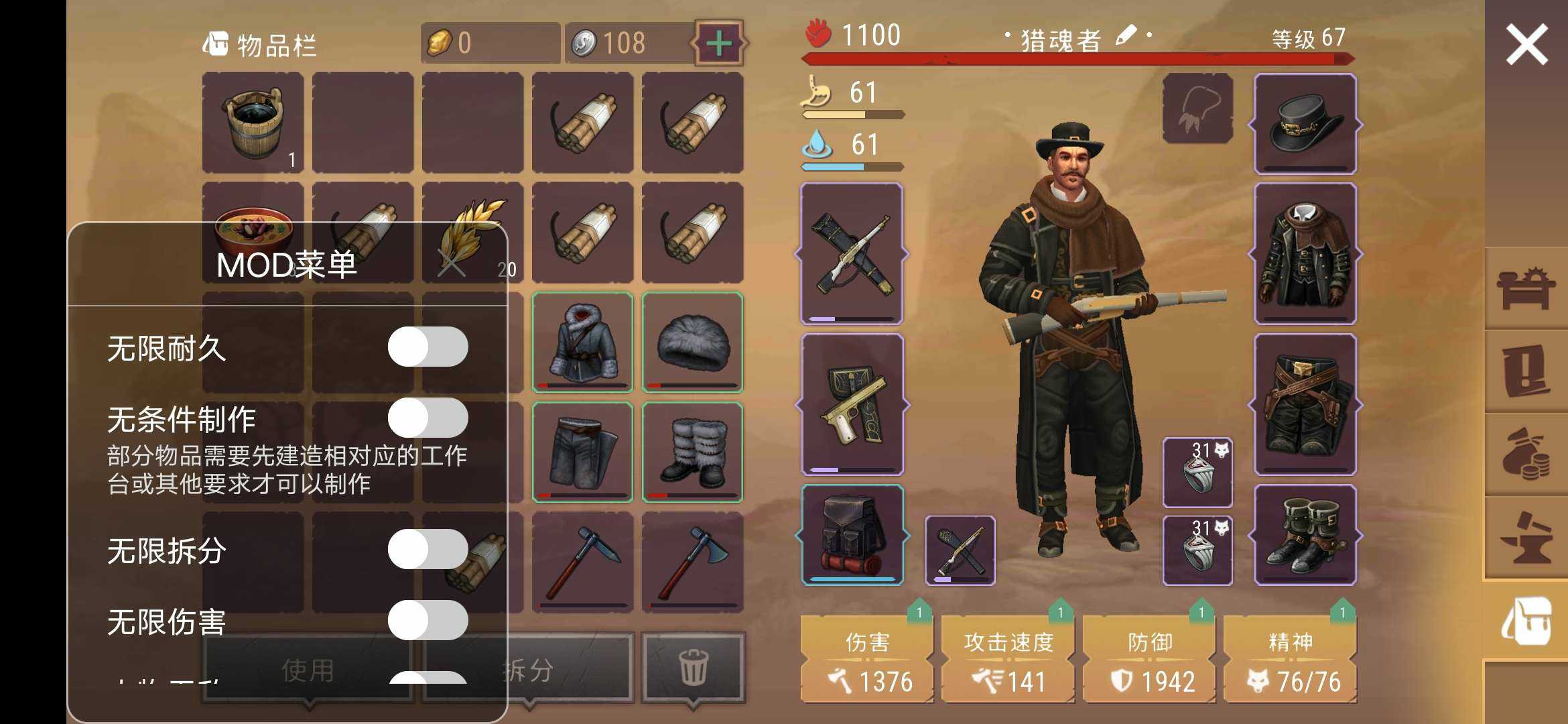The image size is (1568, 724).
Task: Add currency with the green plus button
Action: click(719, 44)
